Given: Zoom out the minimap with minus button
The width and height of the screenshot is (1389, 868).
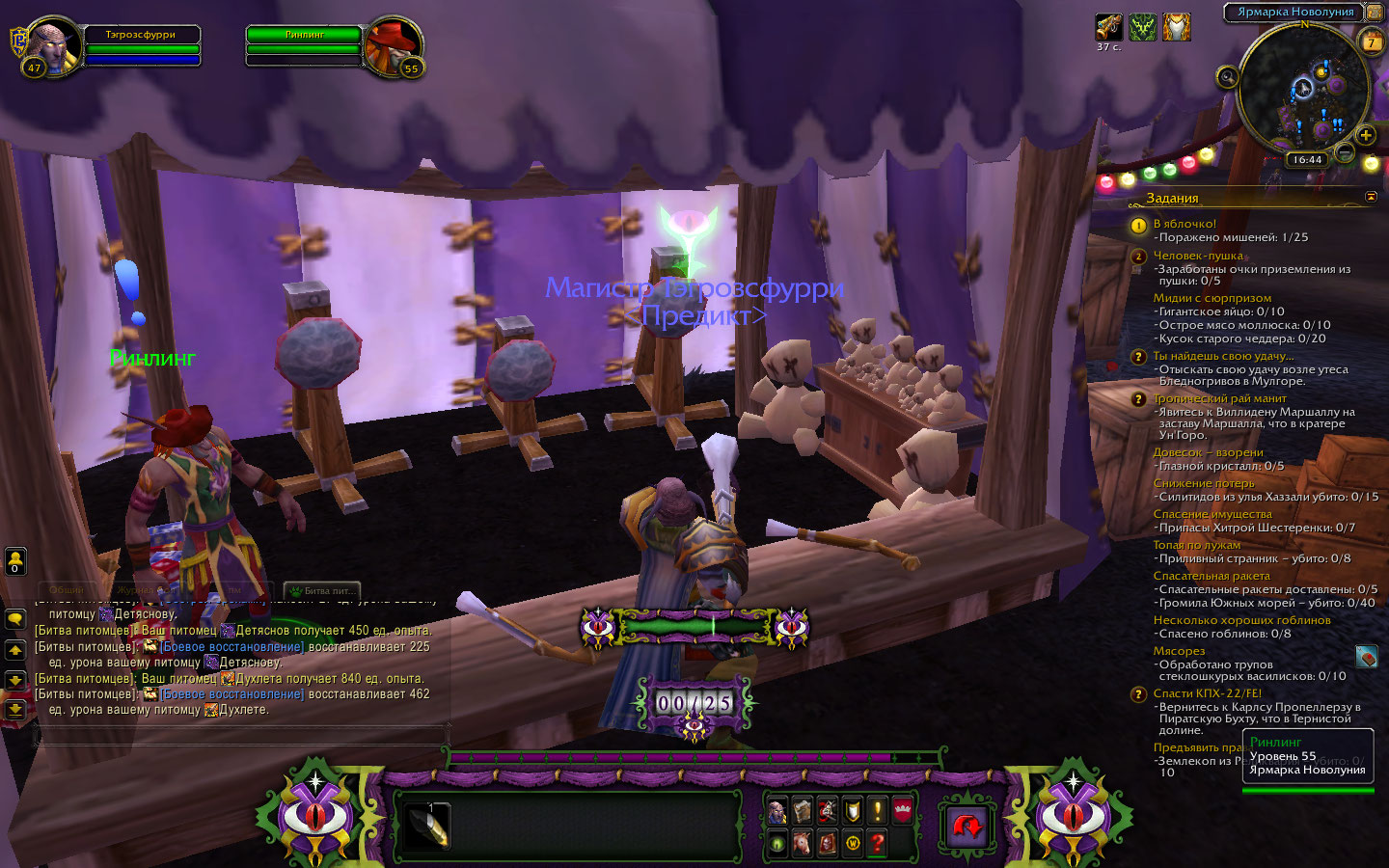Looking at the screenshot, I should [1345, 152].
